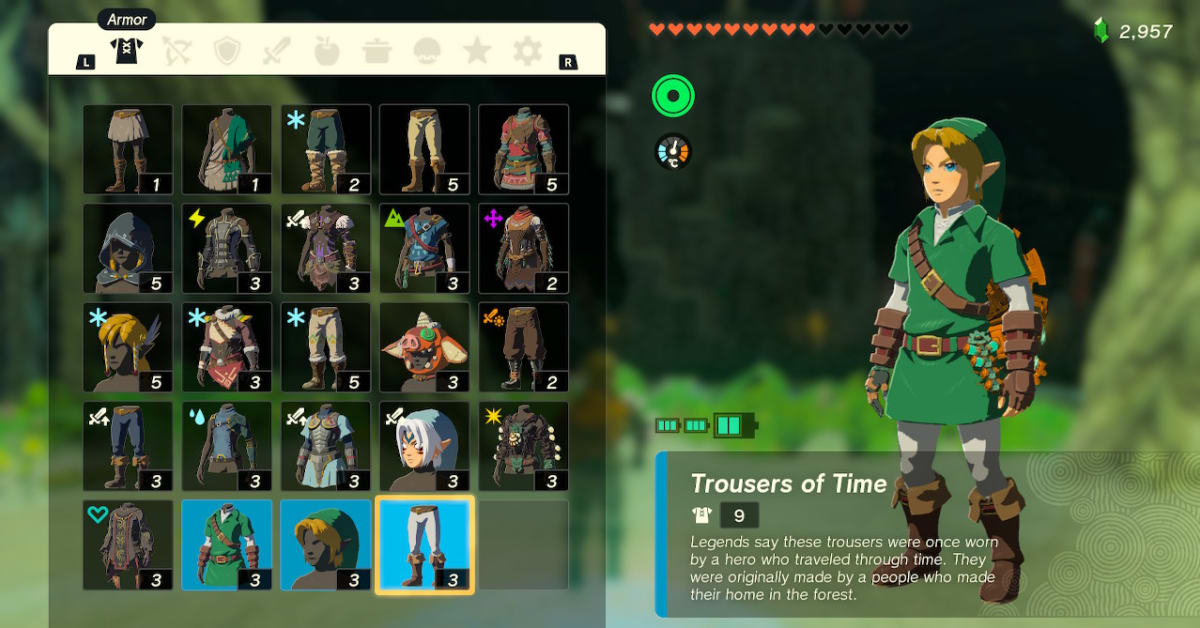Pick the green Cap of Time
1200x628 pixels.
325,545
